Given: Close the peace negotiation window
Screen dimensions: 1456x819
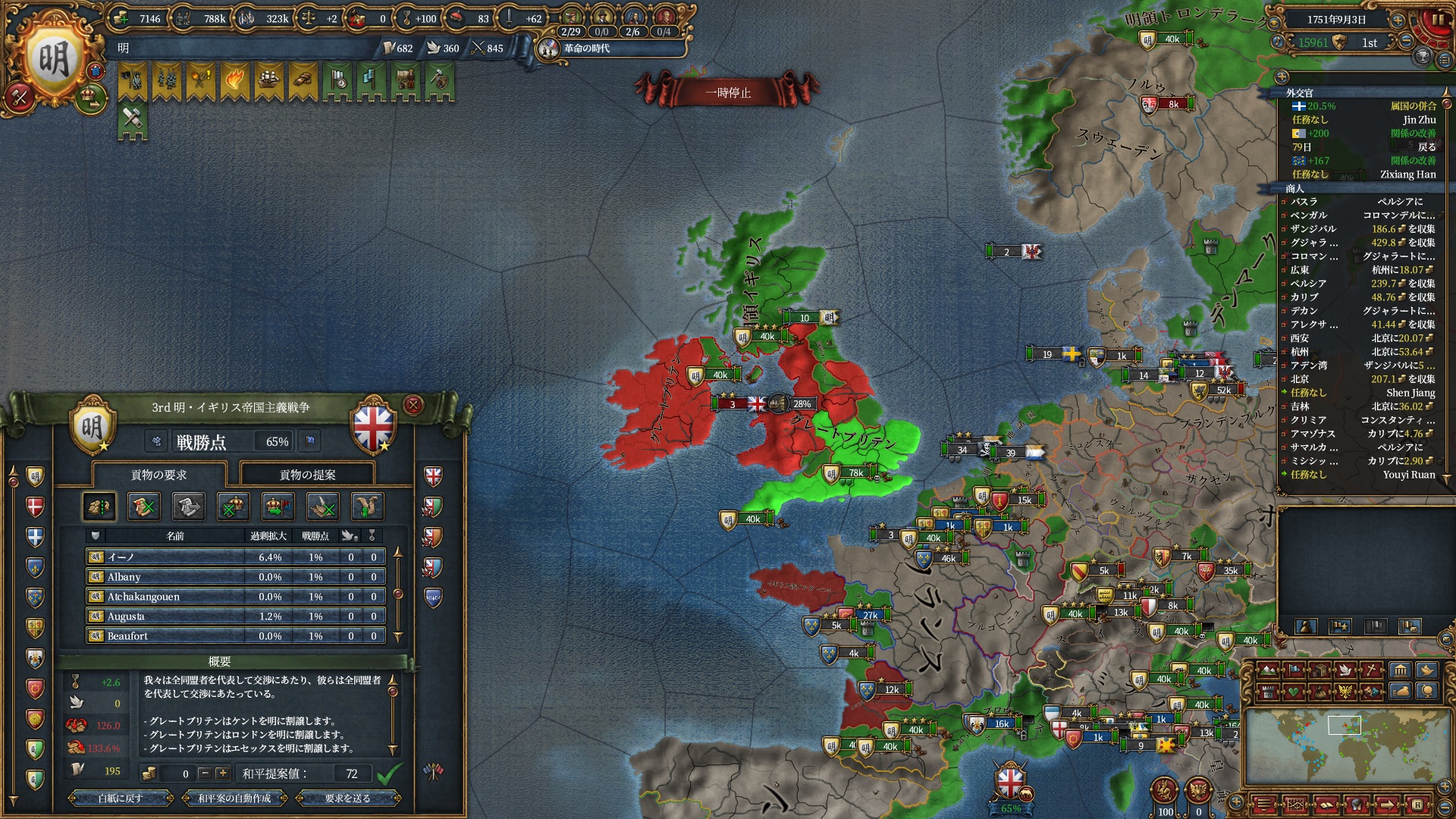Looking at the screenshot, I should 413,405.
